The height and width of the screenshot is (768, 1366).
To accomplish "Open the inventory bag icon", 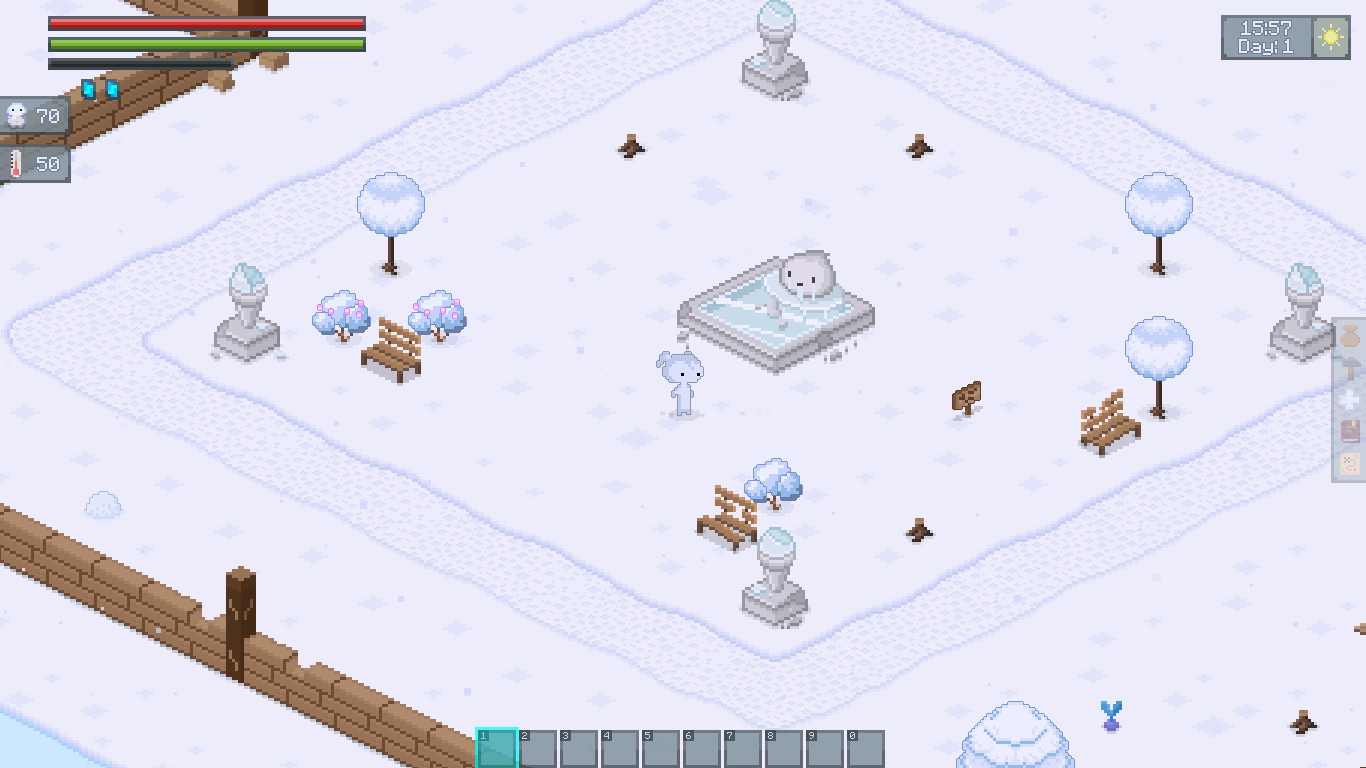I will tap(1349, 334).
